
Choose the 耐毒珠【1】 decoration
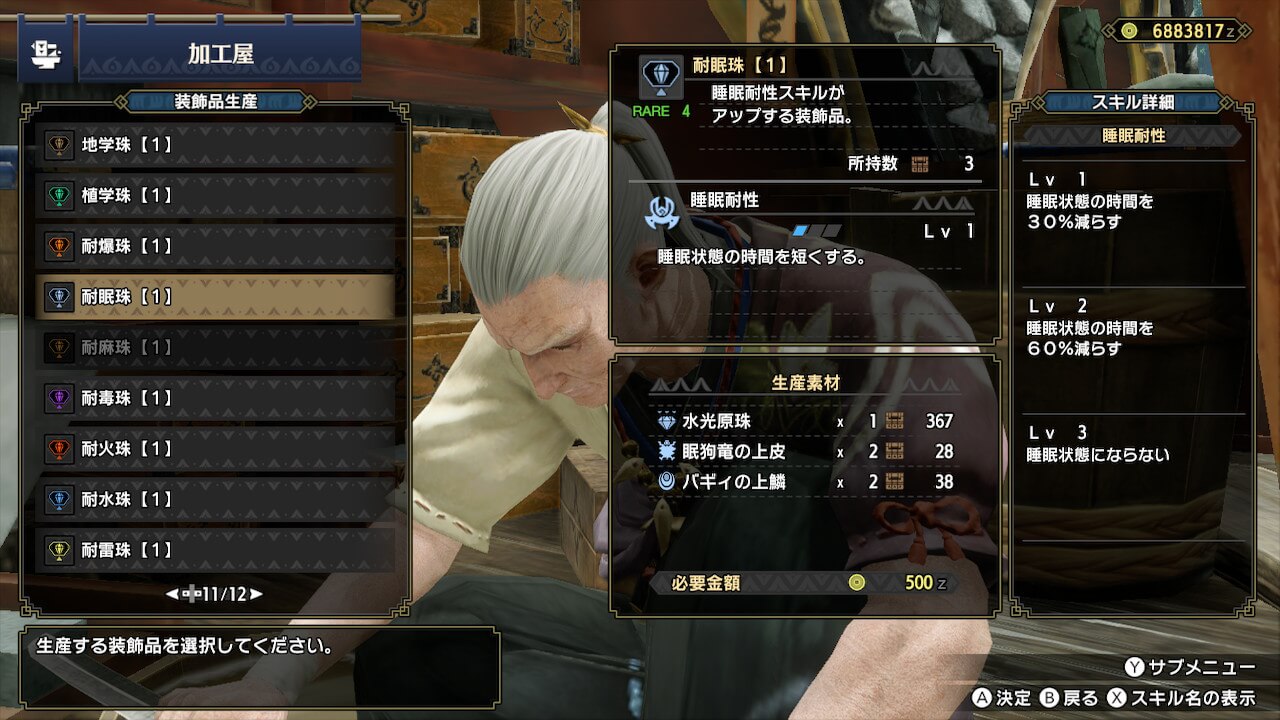coord(215,398)
